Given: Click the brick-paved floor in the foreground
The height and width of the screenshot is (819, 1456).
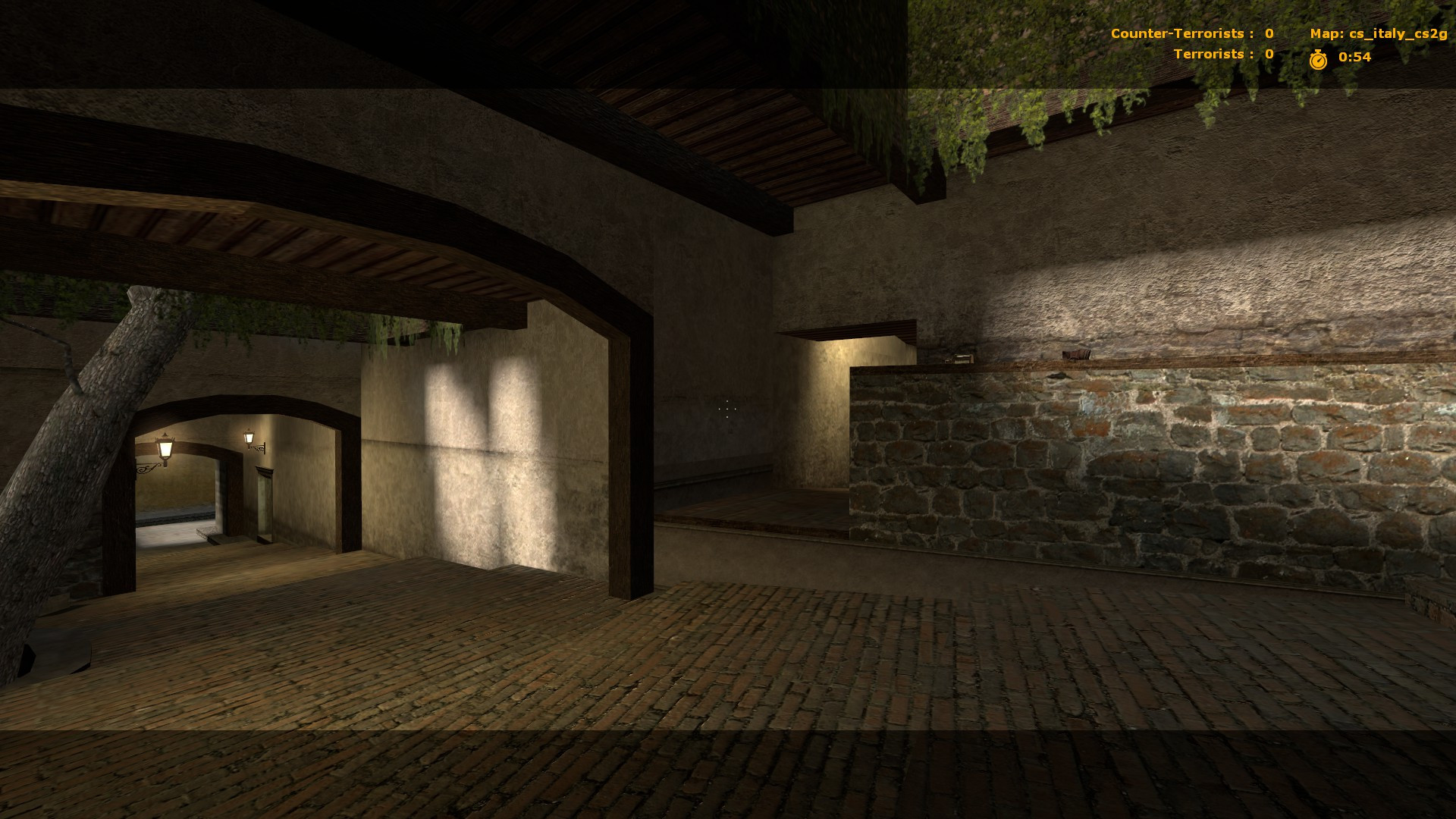Looking at the screenshot, I should (682, 720).
